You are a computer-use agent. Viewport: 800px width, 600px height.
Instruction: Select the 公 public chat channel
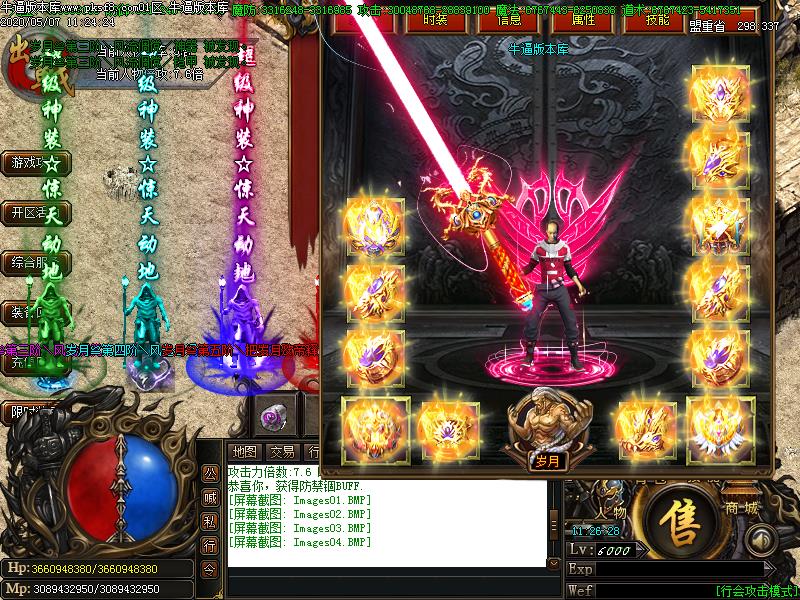click(210, 472)
